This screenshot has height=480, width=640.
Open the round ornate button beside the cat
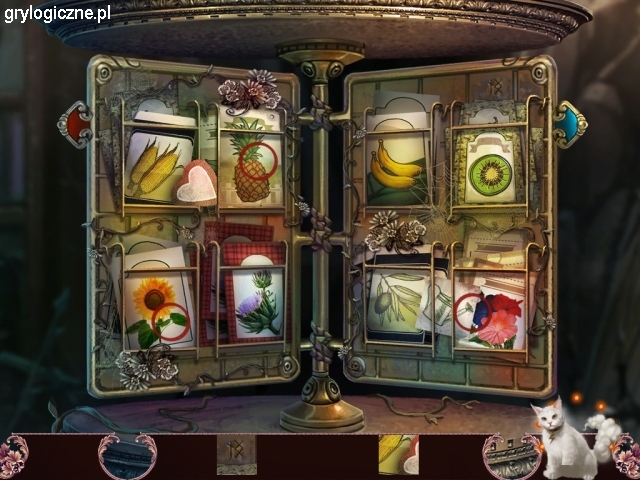click(x=511, y=457)
